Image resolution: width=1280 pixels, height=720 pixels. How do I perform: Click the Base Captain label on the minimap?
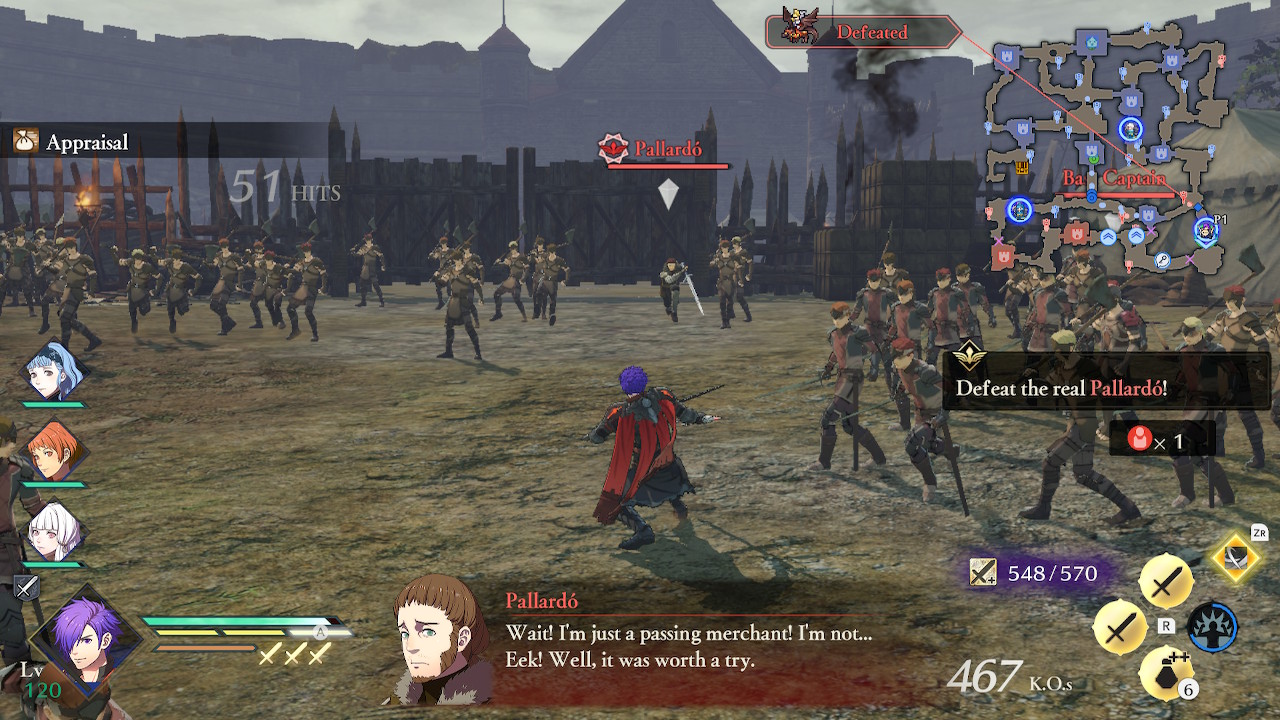(1114, 177)
